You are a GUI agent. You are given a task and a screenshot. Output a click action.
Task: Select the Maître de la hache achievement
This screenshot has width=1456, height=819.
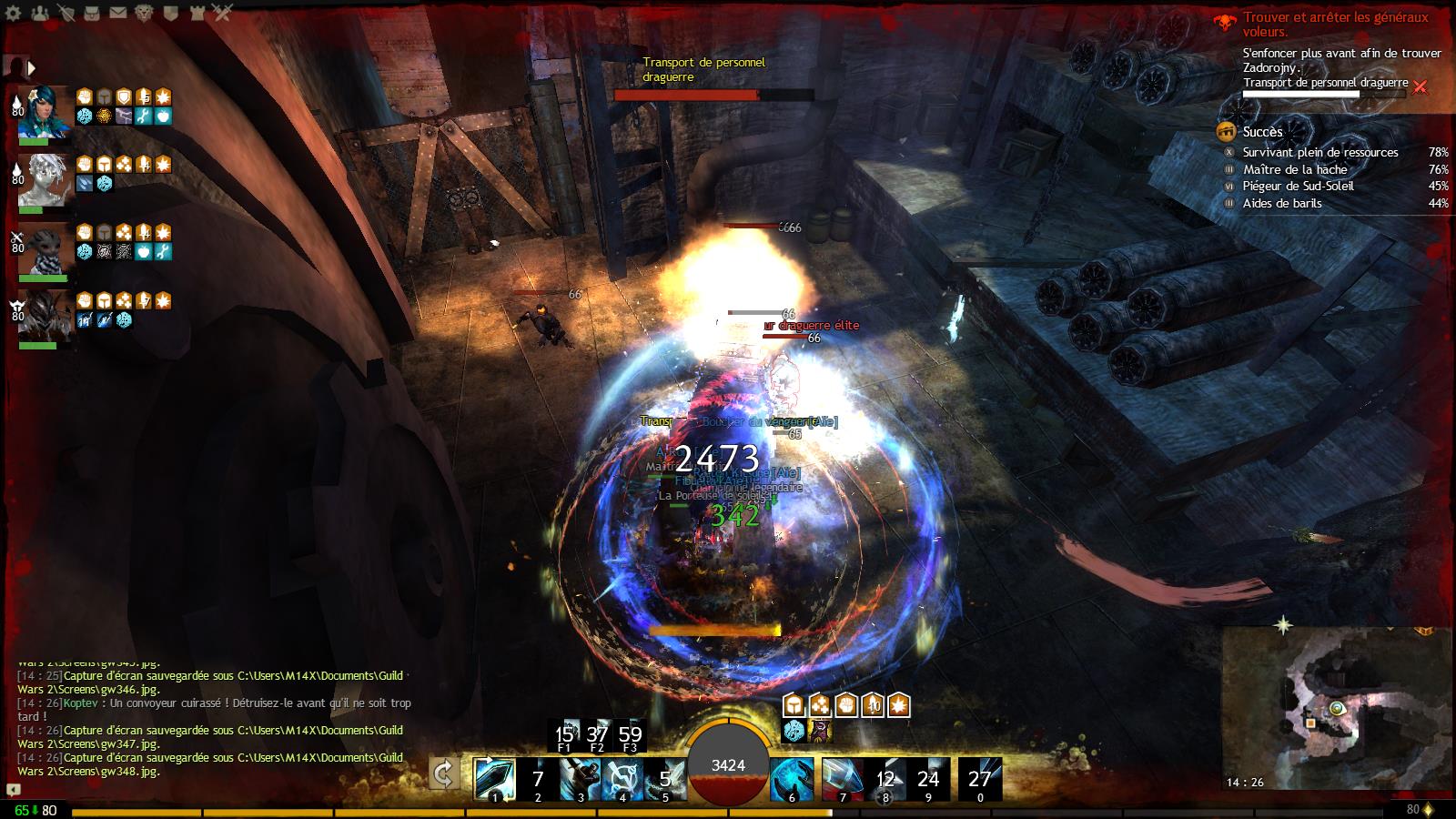1295,169
